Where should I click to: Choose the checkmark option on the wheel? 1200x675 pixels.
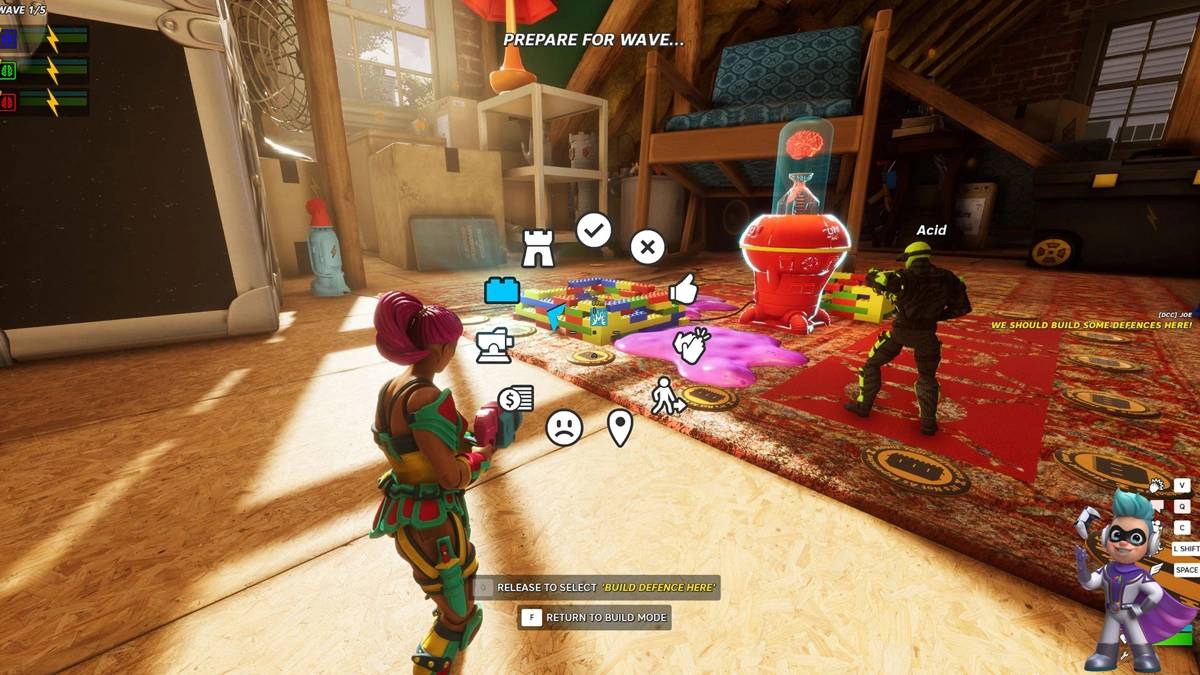click(593, 231)
